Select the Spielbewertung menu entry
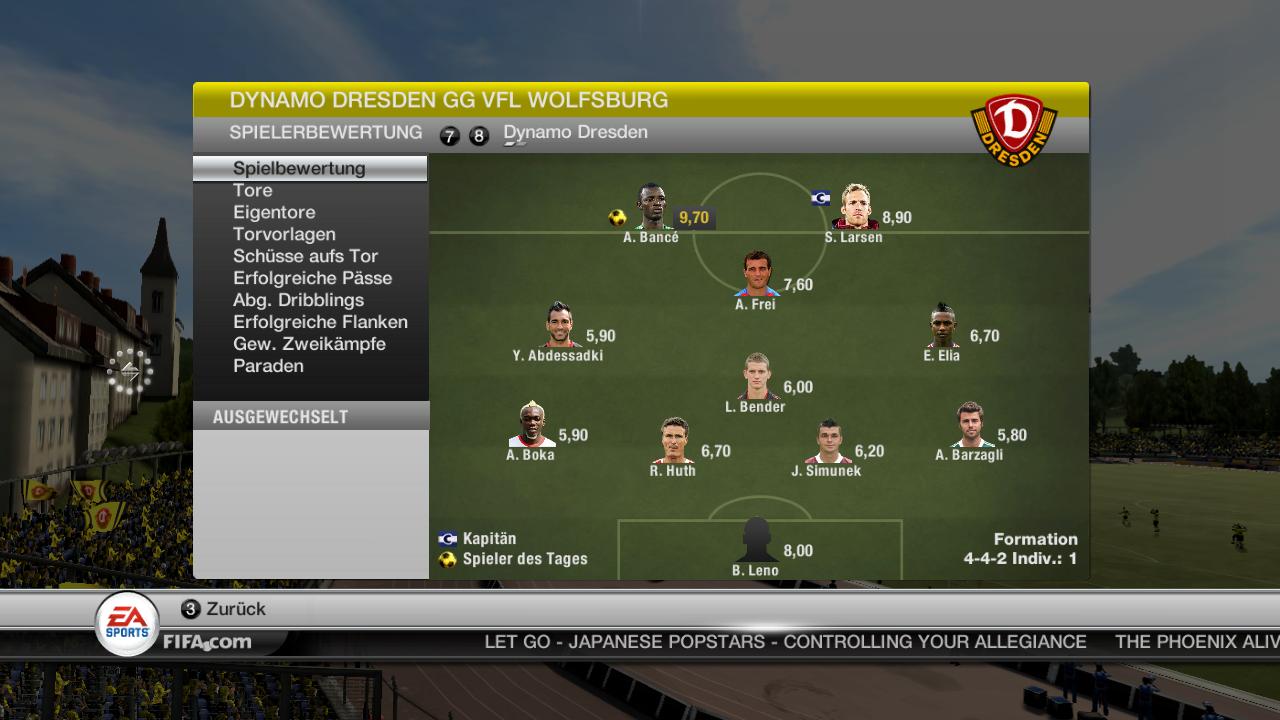1280x720 pixels. (299, 168)
